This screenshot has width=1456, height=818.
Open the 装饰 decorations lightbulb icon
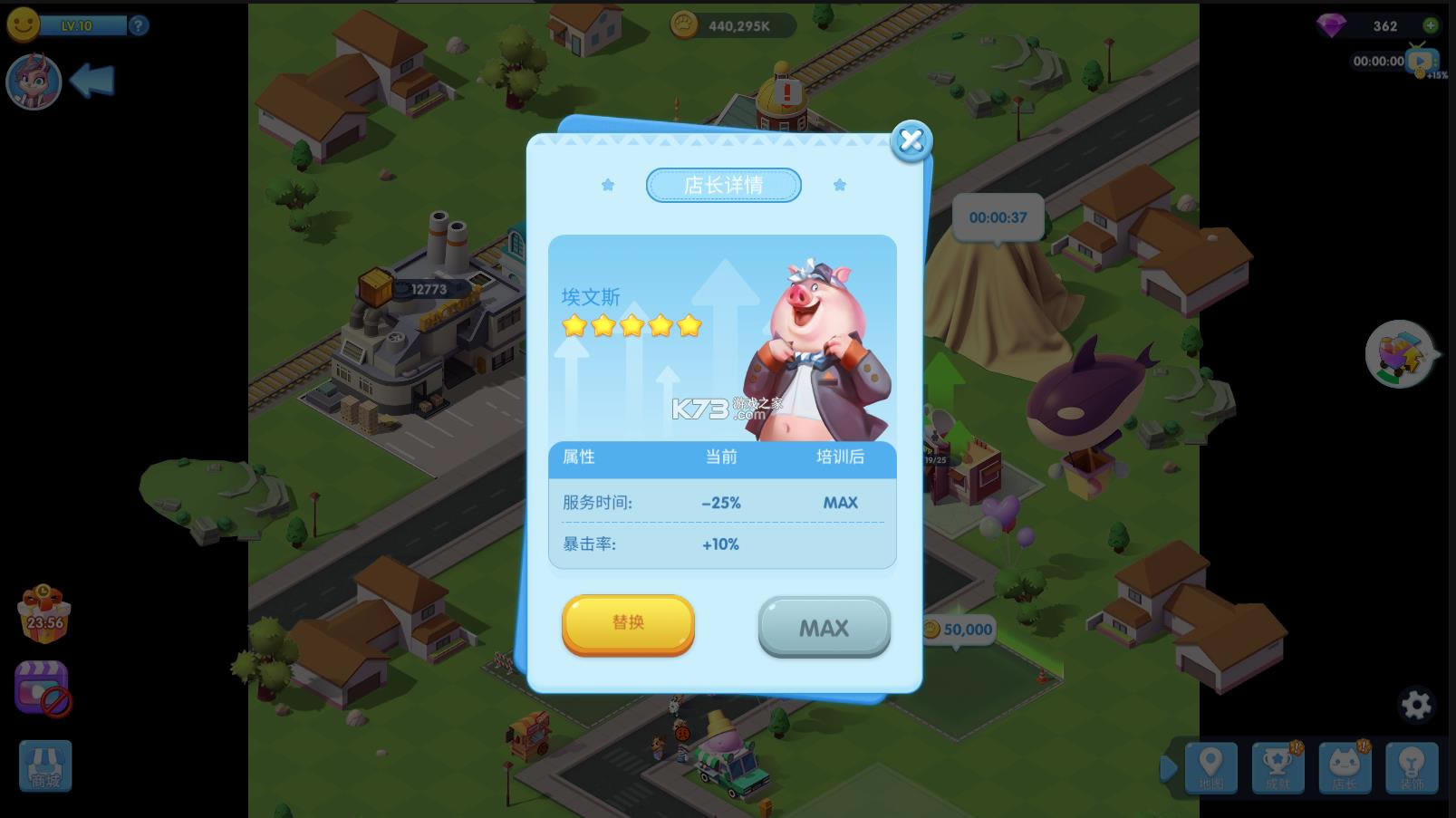1413,767
